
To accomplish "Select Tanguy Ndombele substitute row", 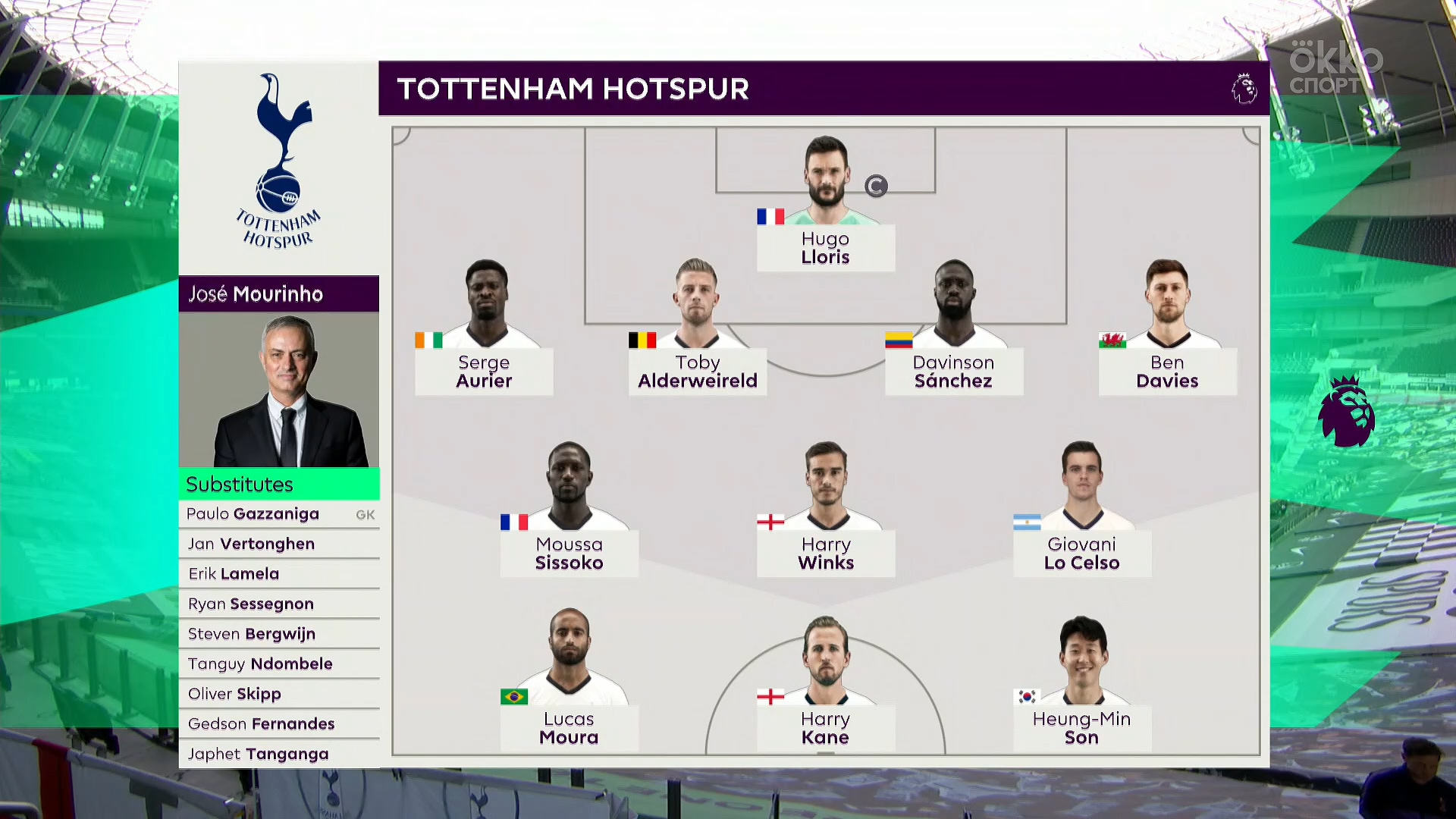I will click(279, 664).
